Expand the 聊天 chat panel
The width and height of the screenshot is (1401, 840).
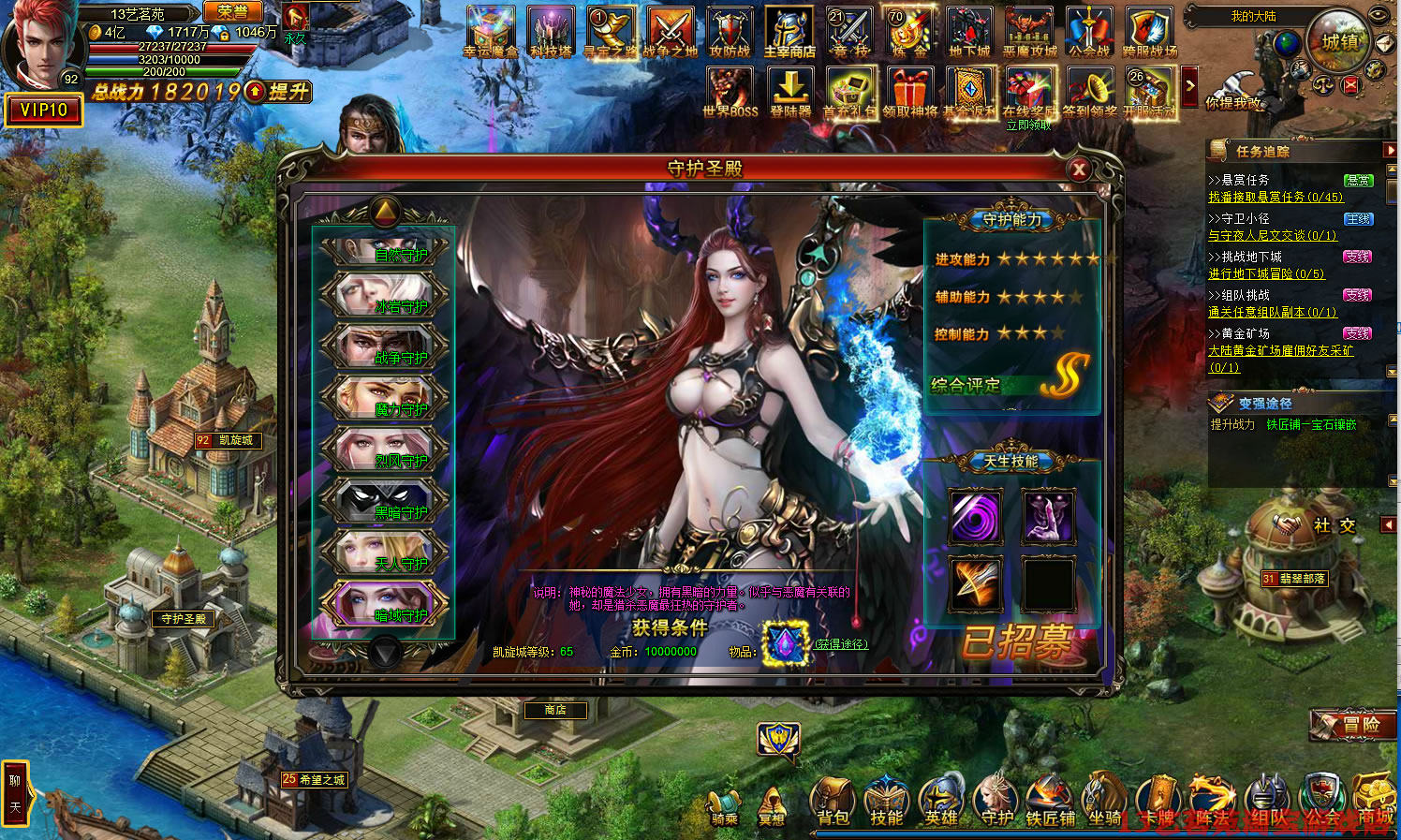(15, 793)
